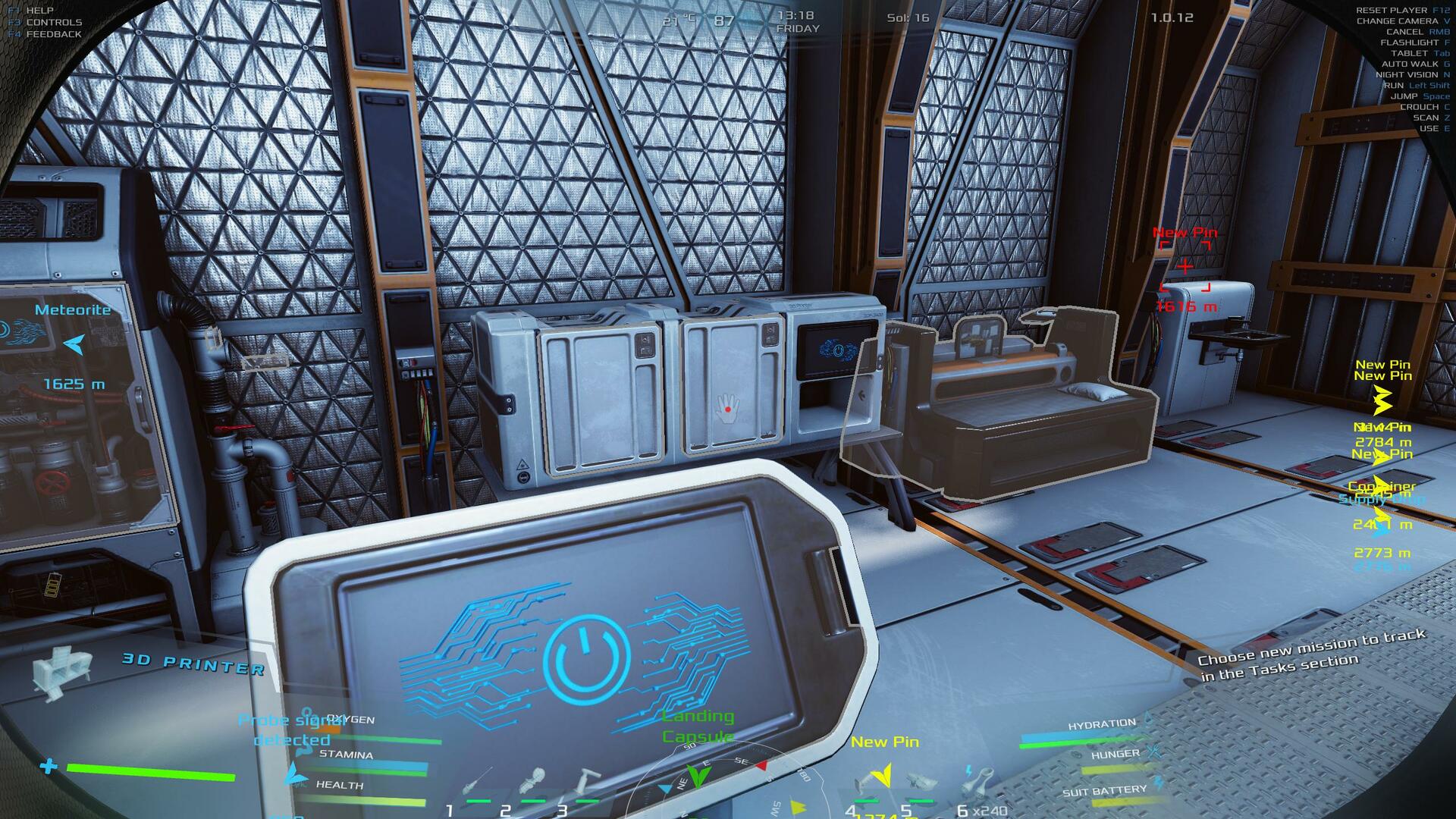
Task: Select the green Landing Capsule compass marker
Action: point(698,777)
